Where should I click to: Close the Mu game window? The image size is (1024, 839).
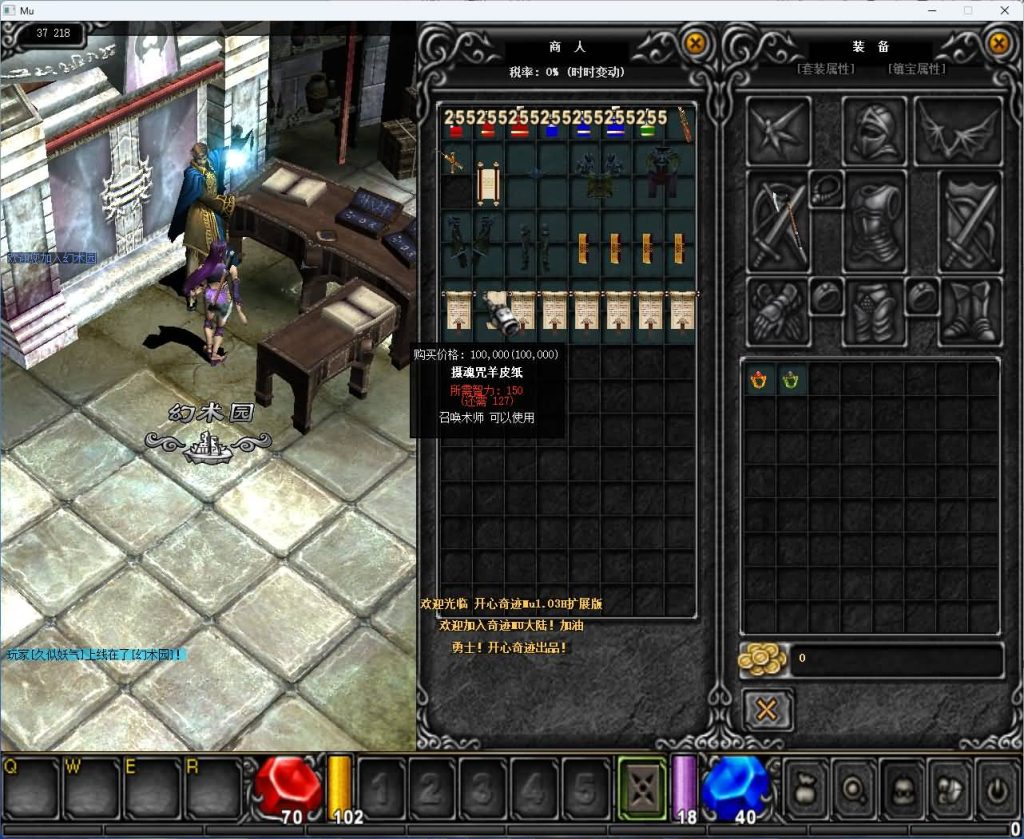[1002, 10]
